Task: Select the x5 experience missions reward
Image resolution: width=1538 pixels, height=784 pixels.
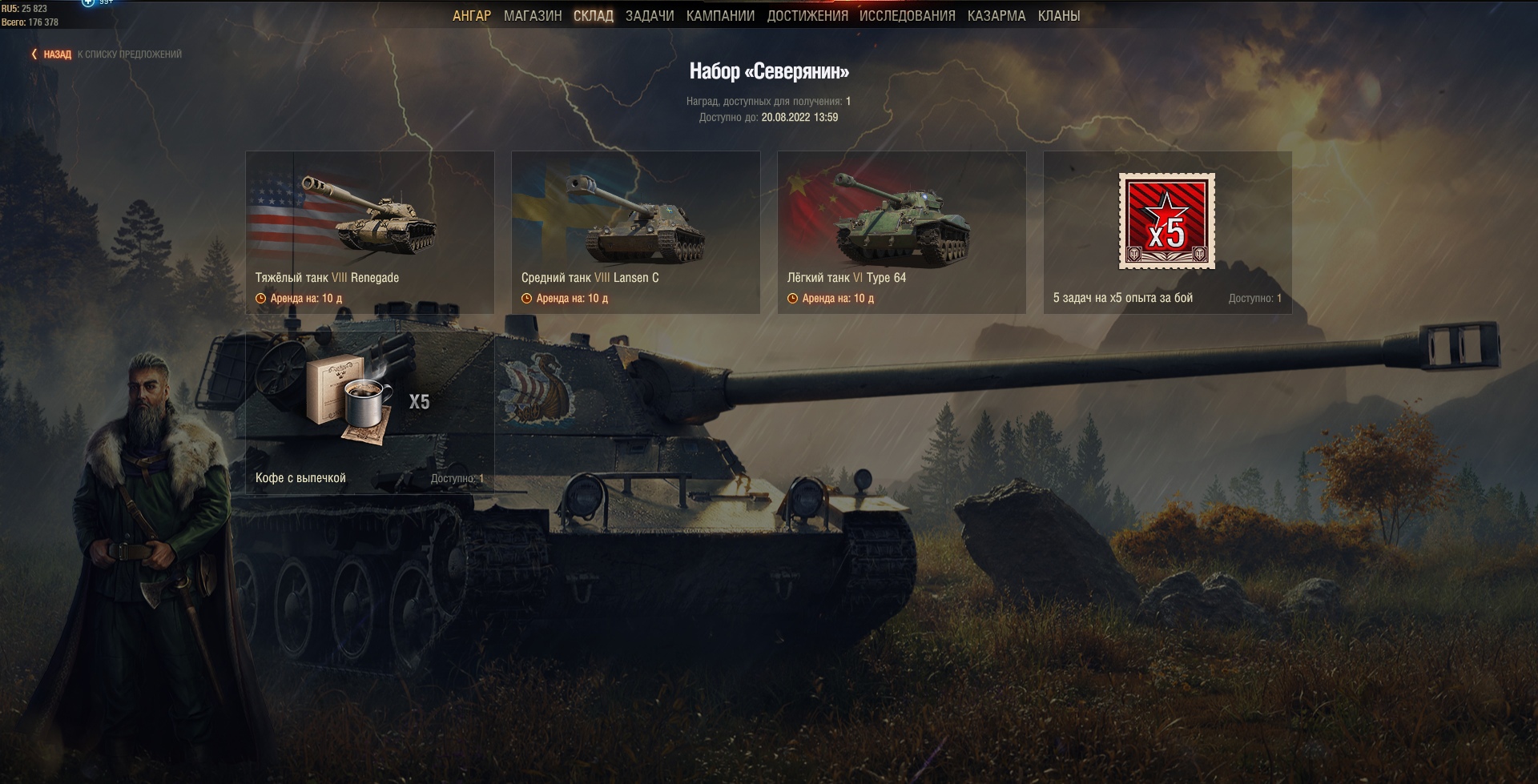Action: [1167, 232]
